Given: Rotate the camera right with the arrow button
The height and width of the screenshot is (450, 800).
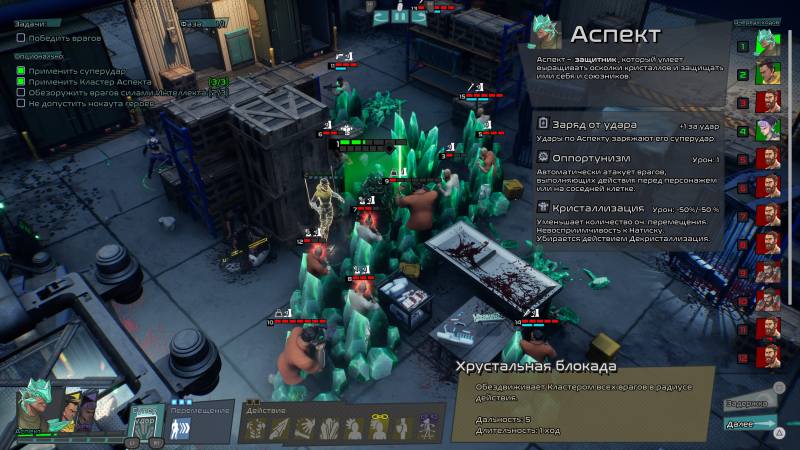Looking at the screenshot, I should (x=418, y=16).
